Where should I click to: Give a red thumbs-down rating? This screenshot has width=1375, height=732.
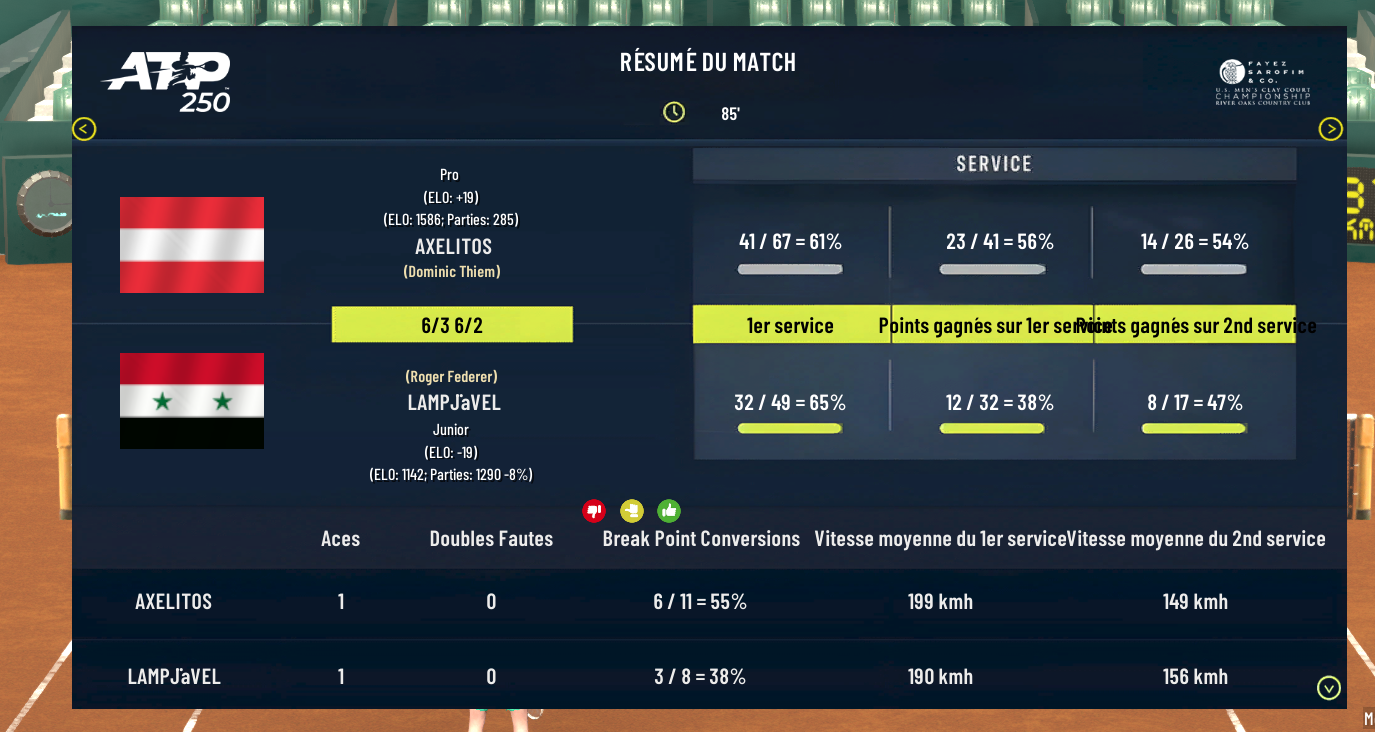[x=594, y=511]
